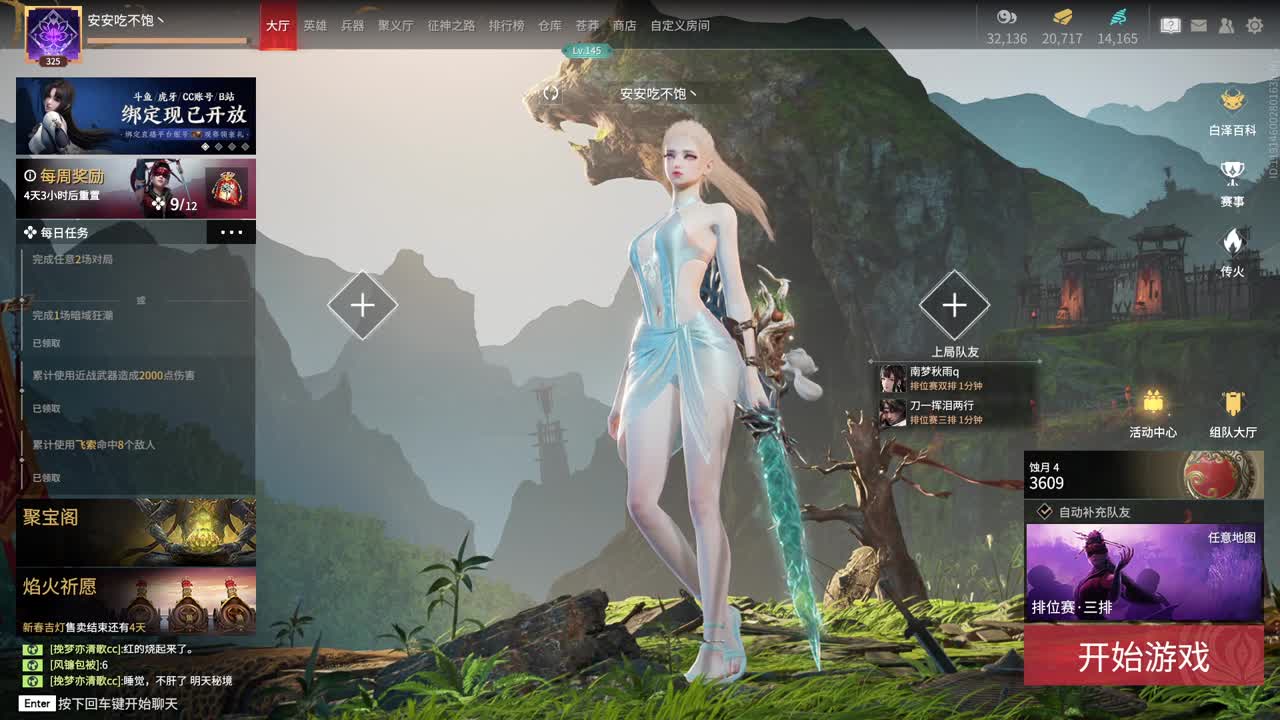Open the 聚宝阁 treasure banner

136,532
